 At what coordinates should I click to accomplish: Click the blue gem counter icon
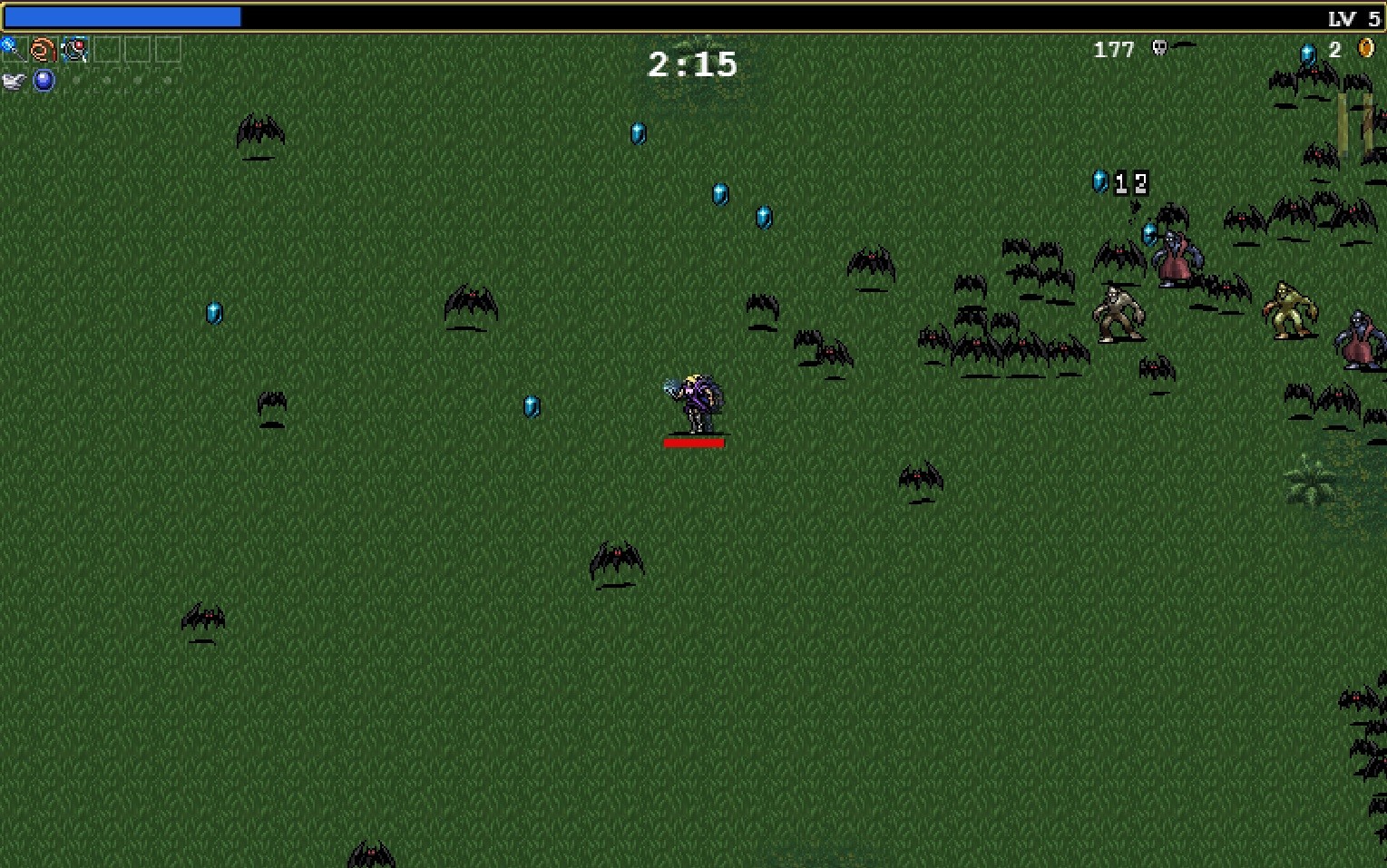point(1309,51)
